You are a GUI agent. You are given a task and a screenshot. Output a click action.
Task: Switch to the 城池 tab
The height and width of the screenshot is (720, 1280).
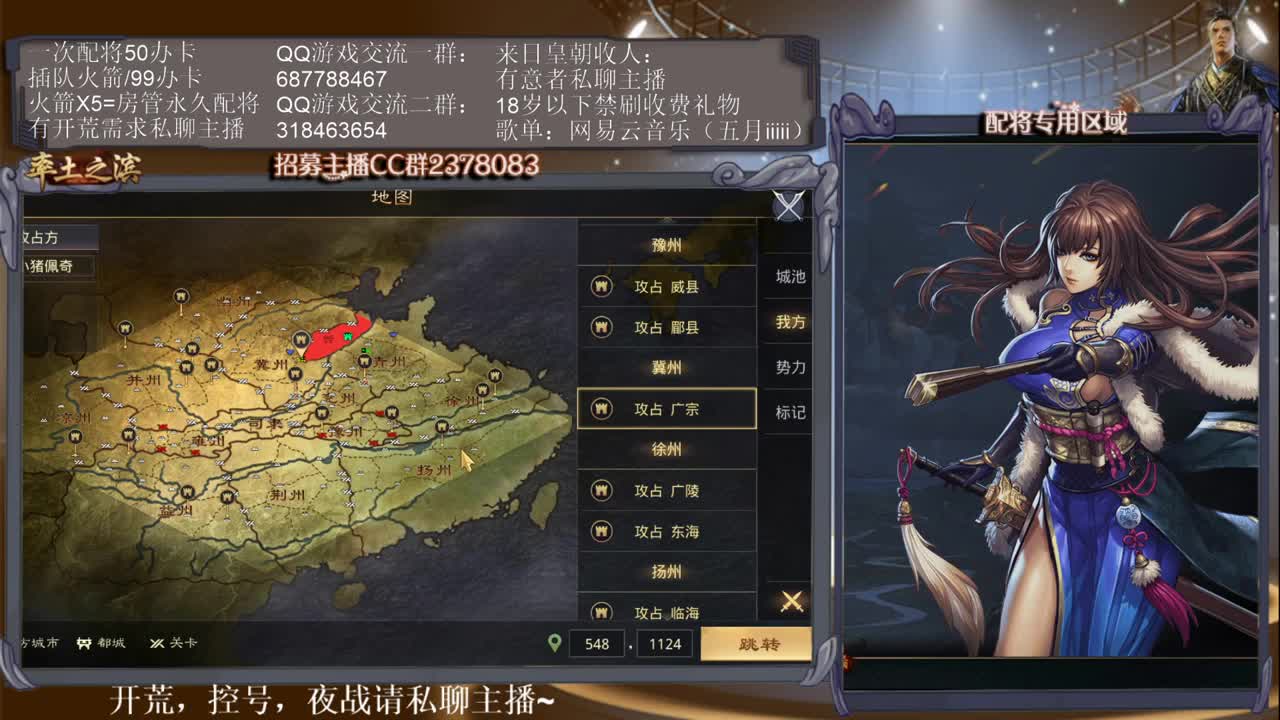791,278
